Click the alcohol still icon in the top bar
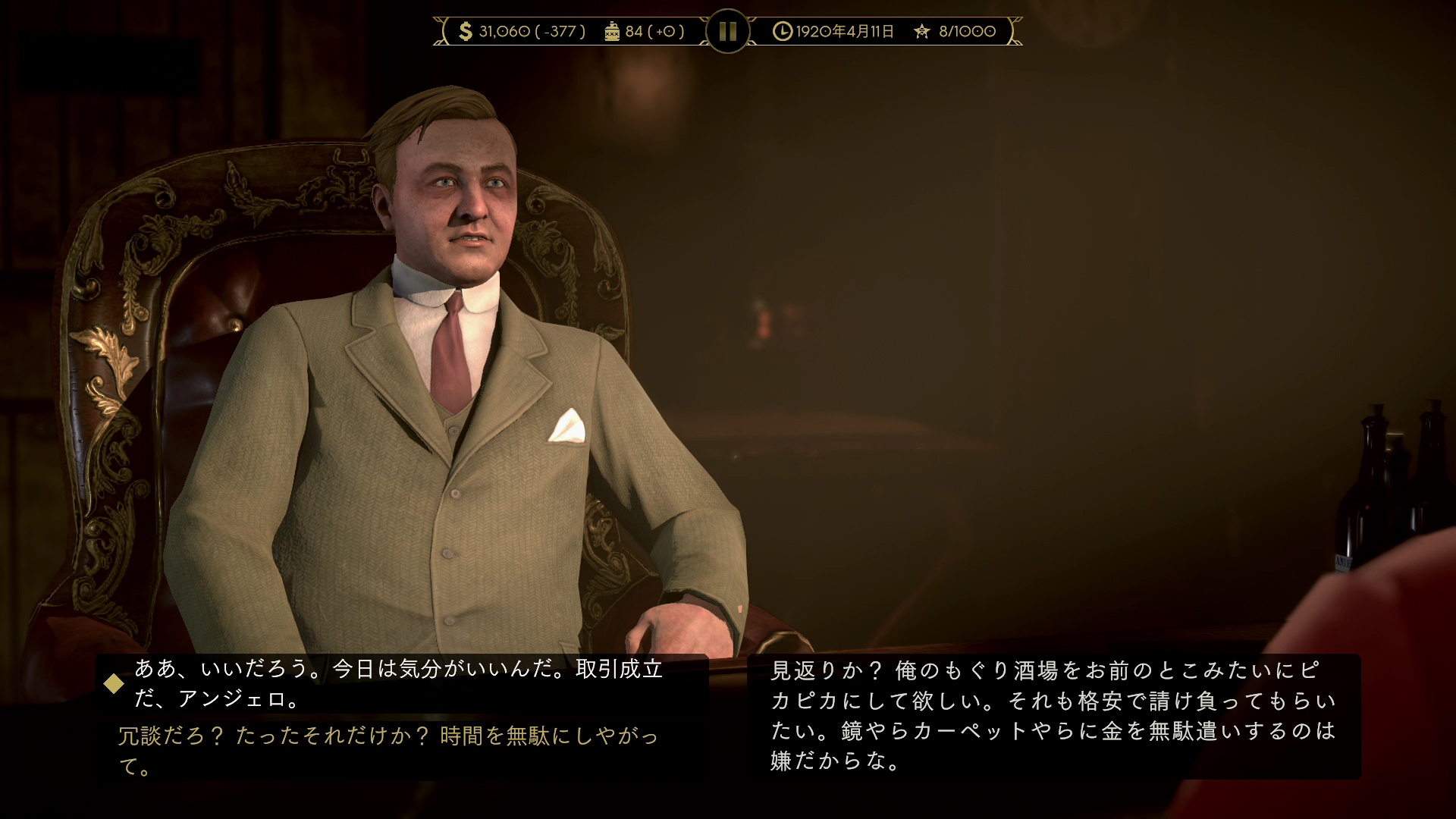 [x=611, y=31]
